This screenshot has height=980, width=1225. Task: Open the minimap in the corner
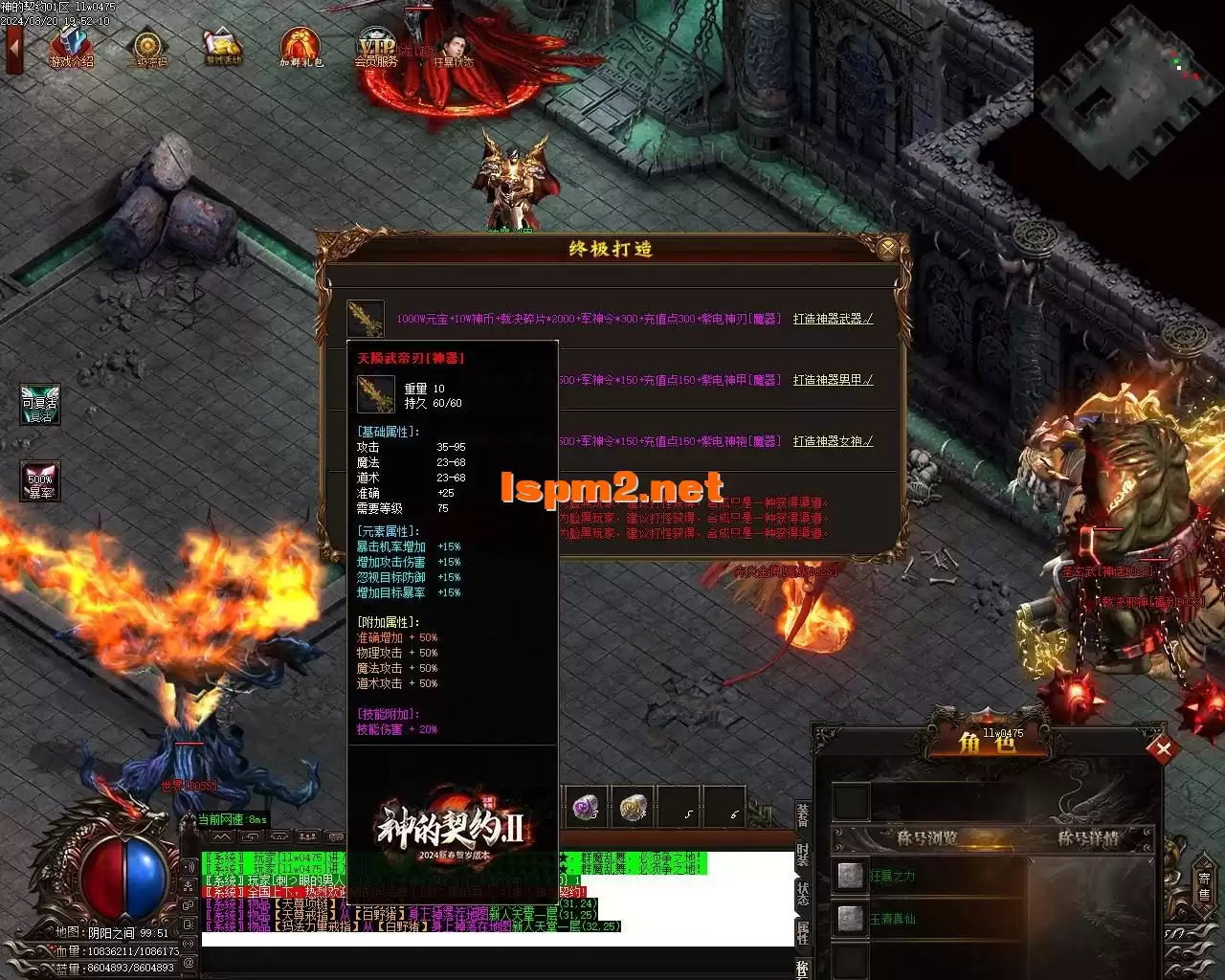[1122, 94]
